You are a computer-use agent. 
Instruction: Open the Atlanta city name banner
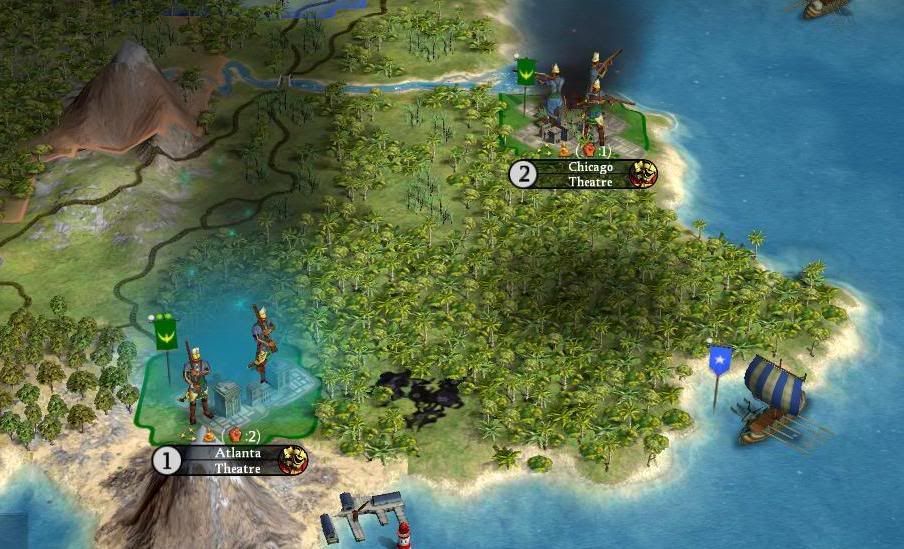point(237,453)
